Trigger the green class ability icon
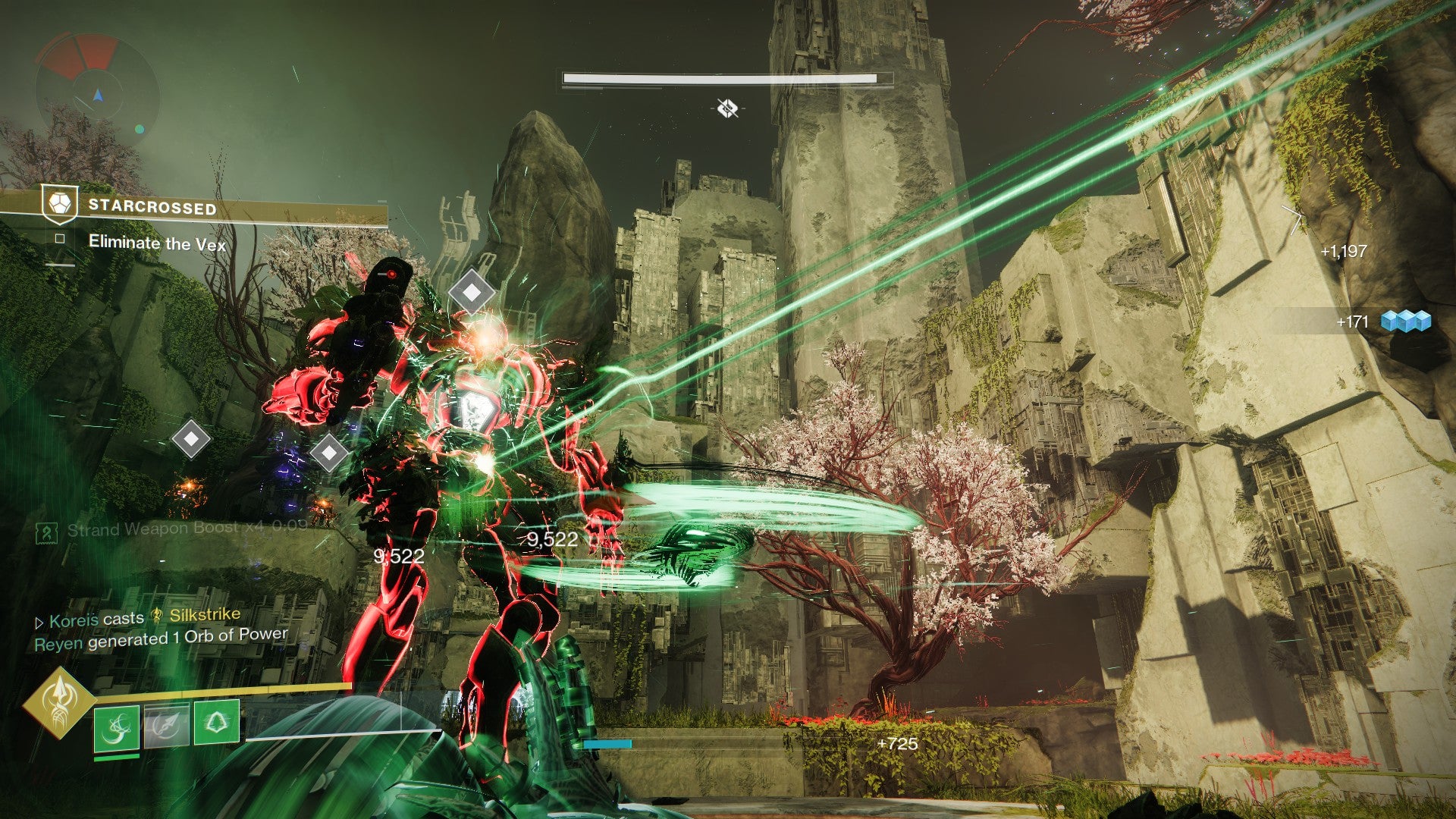Screen dimensions: 1456x819 pyautogui.click(x=217, y=722)
